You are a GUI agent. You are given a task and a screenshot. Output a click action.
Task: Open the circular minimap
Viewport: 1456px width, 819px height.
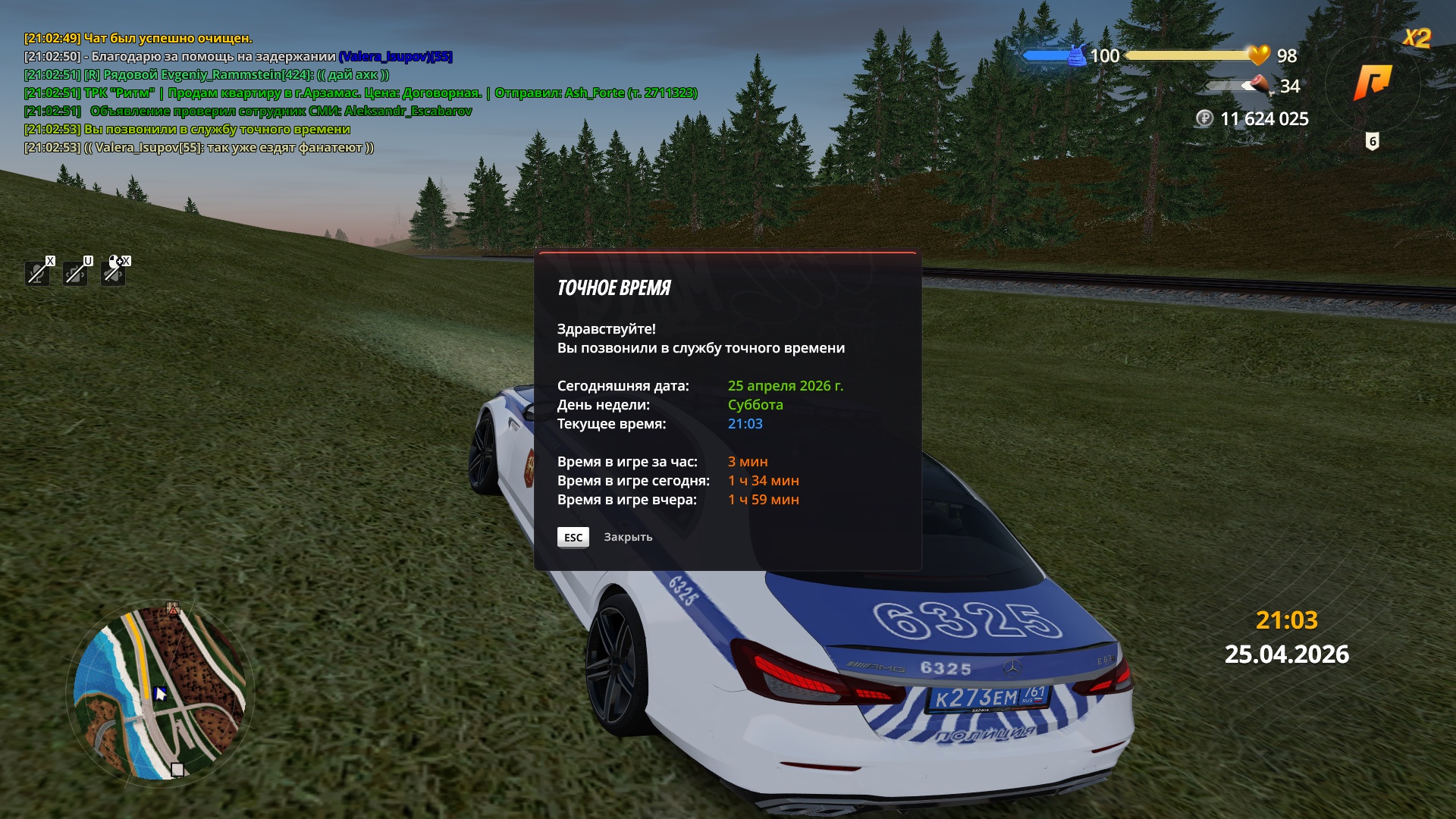coord(160,693)
